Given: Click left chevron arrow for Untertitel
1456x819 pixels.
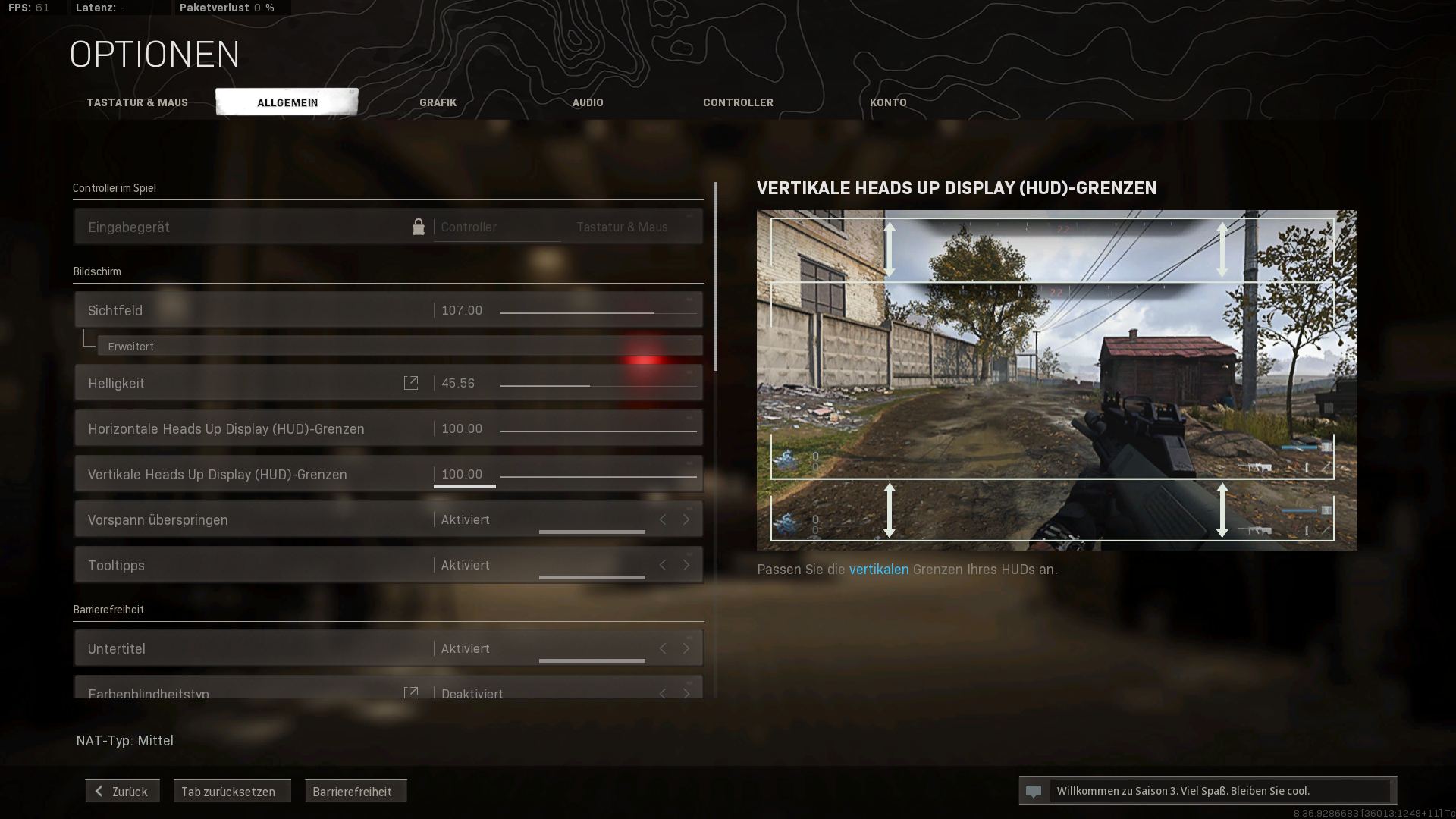Looking at the screenshot, I should click(x=662, y=648).
